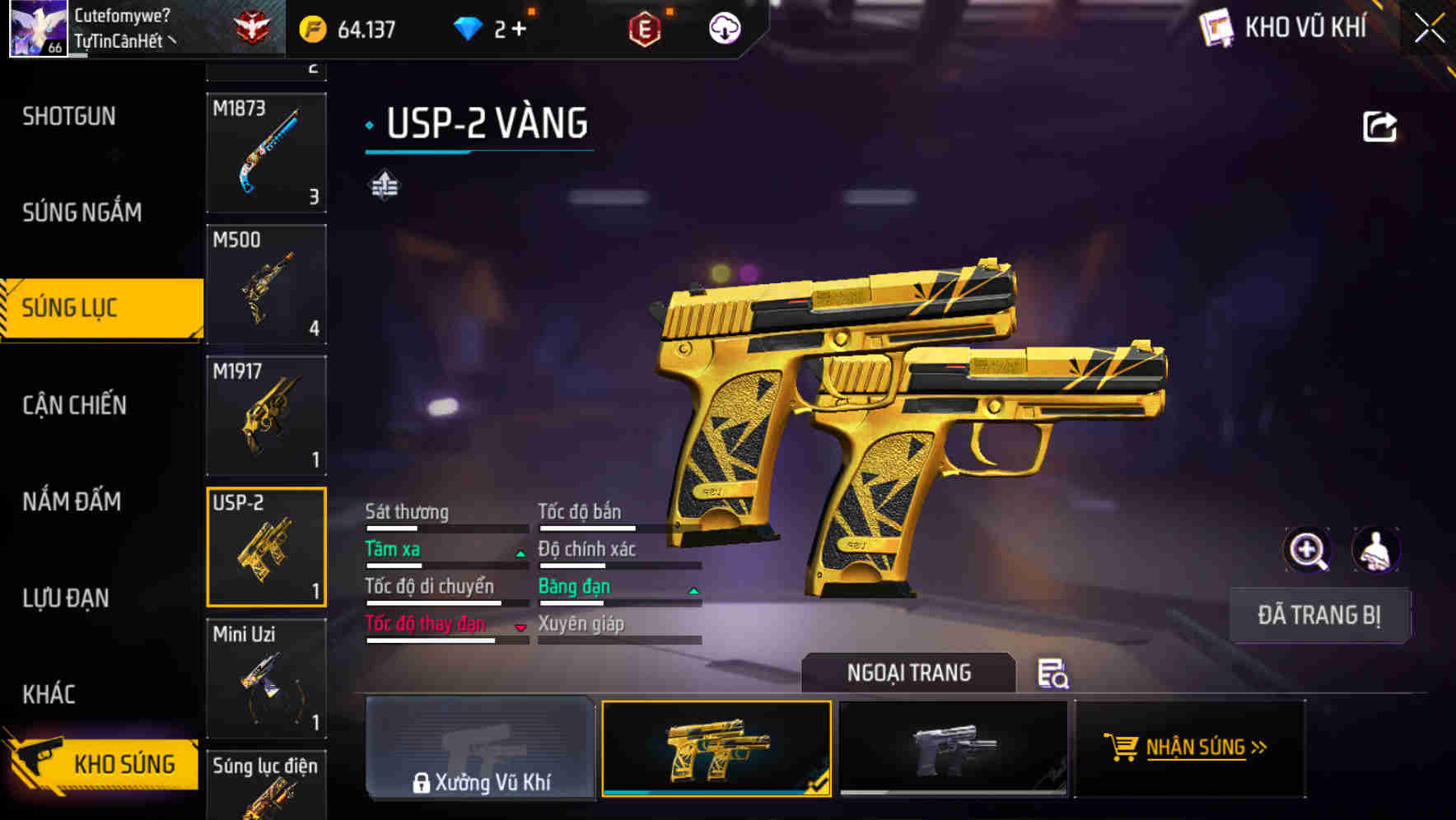The height and width of the screenshot is (820, 1456).
Task: Switch to the NẮM ĐẤM category
Action: tap(72, 501)
